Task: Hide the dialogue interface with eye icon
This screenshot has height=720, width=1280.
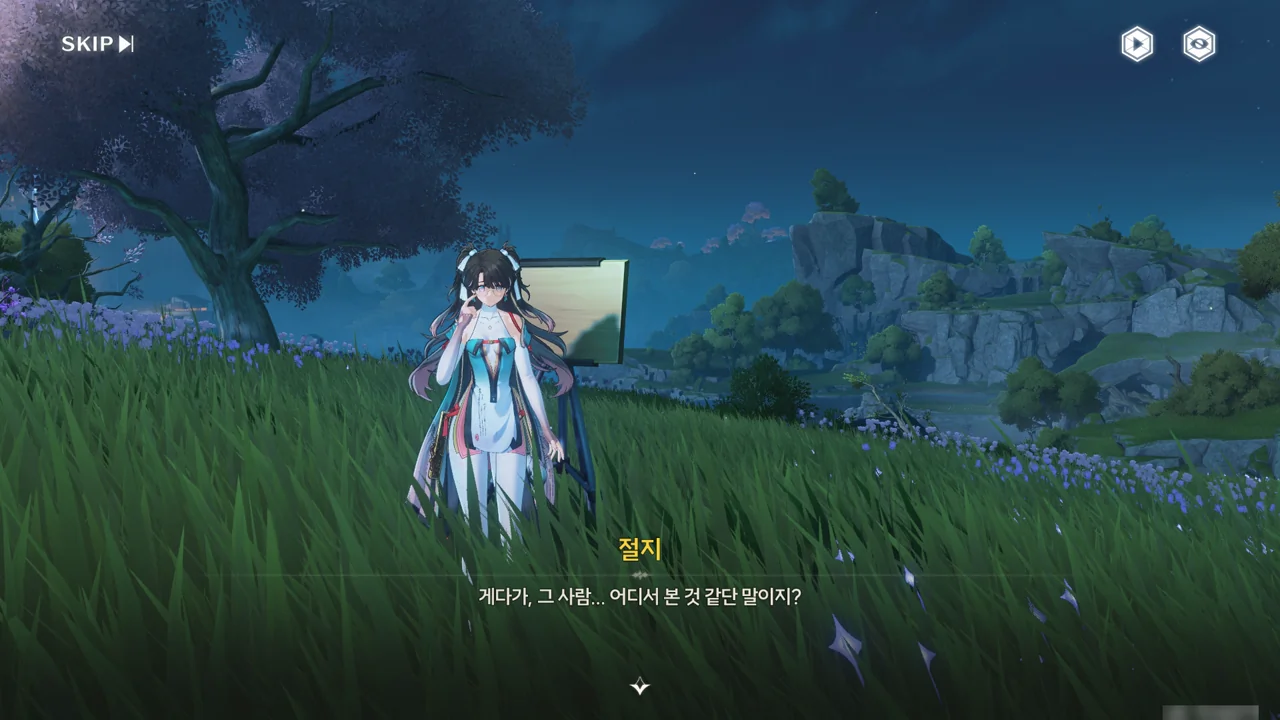Action: coord(1199,44)
